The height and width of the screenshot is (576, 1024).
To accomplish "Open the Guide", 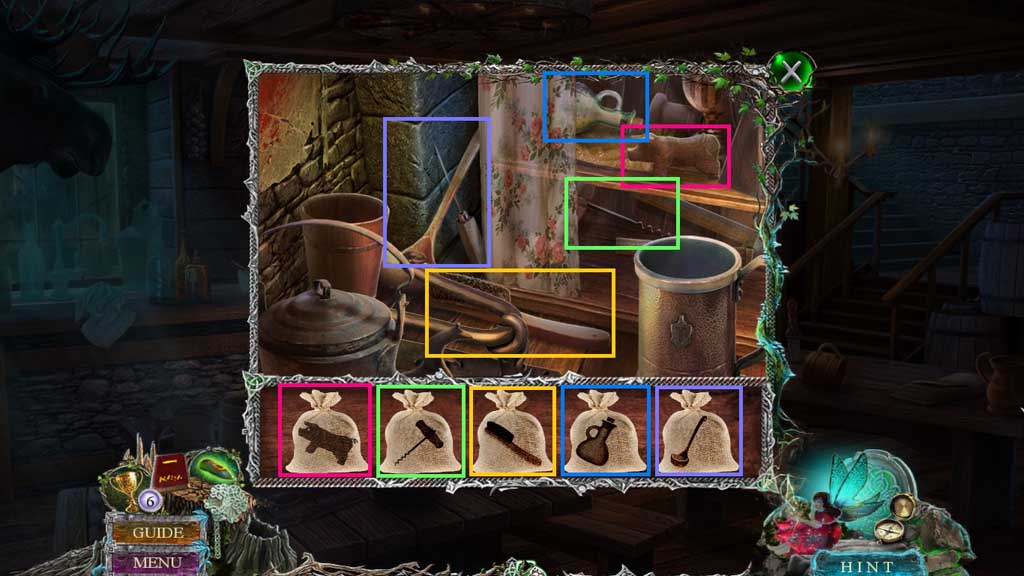I will (x=157, y=532).
